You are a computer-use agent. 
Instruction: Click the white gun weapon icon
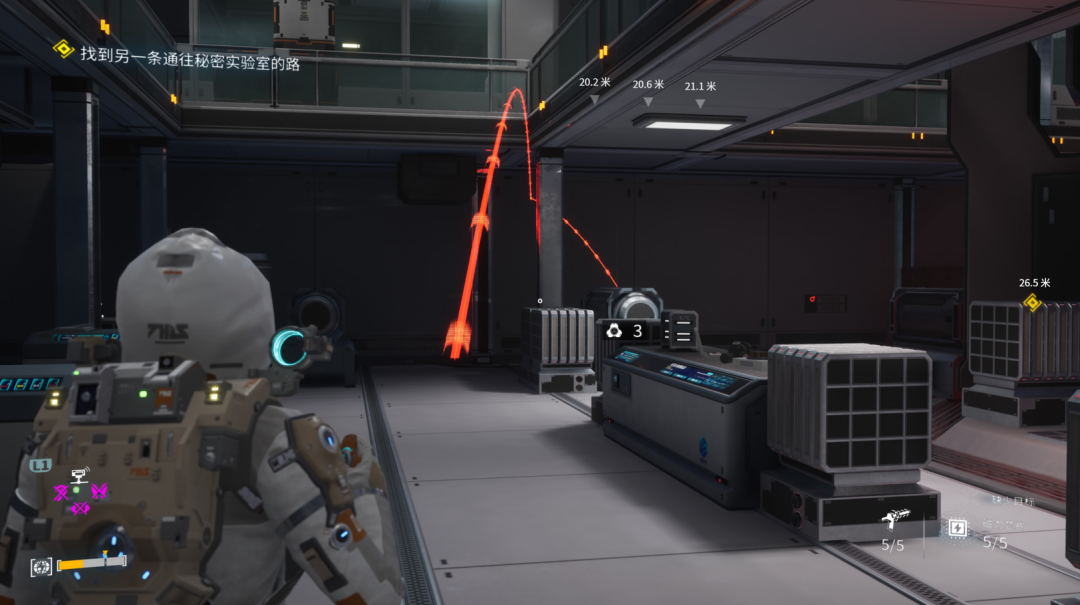coord(892,519)
